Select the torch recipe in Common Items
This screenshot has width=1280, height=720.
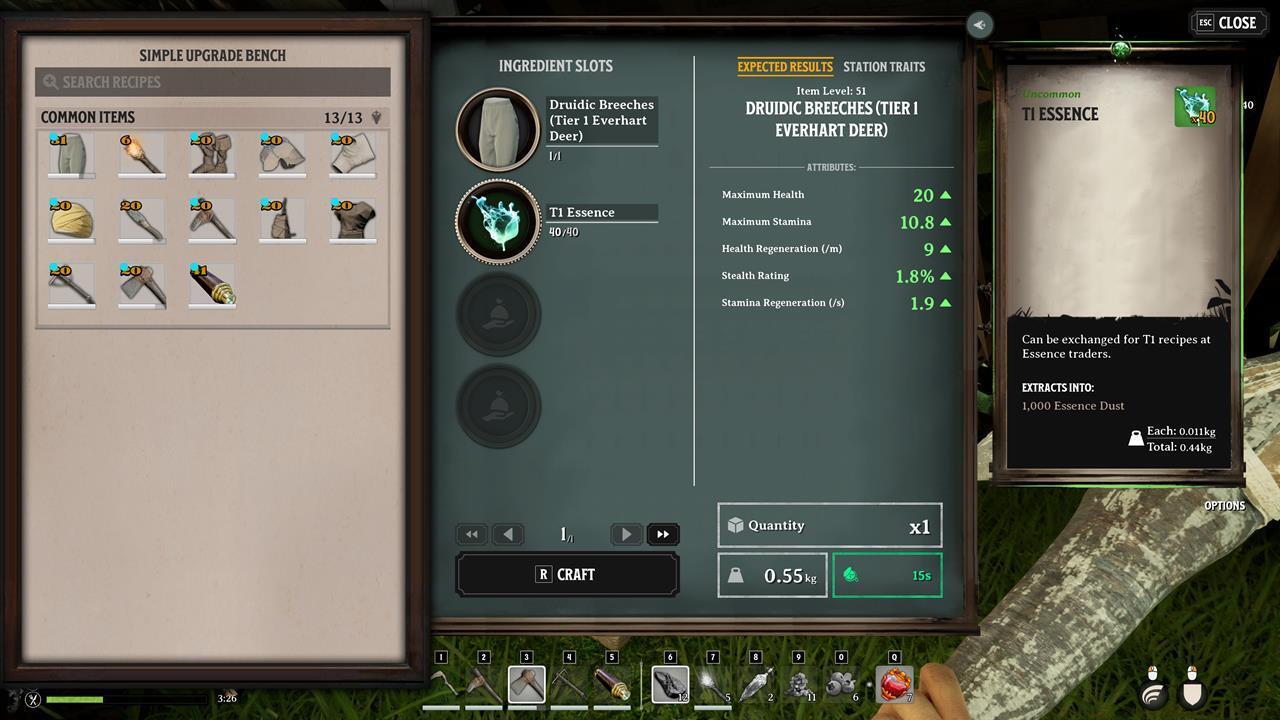tap(141, 154)
